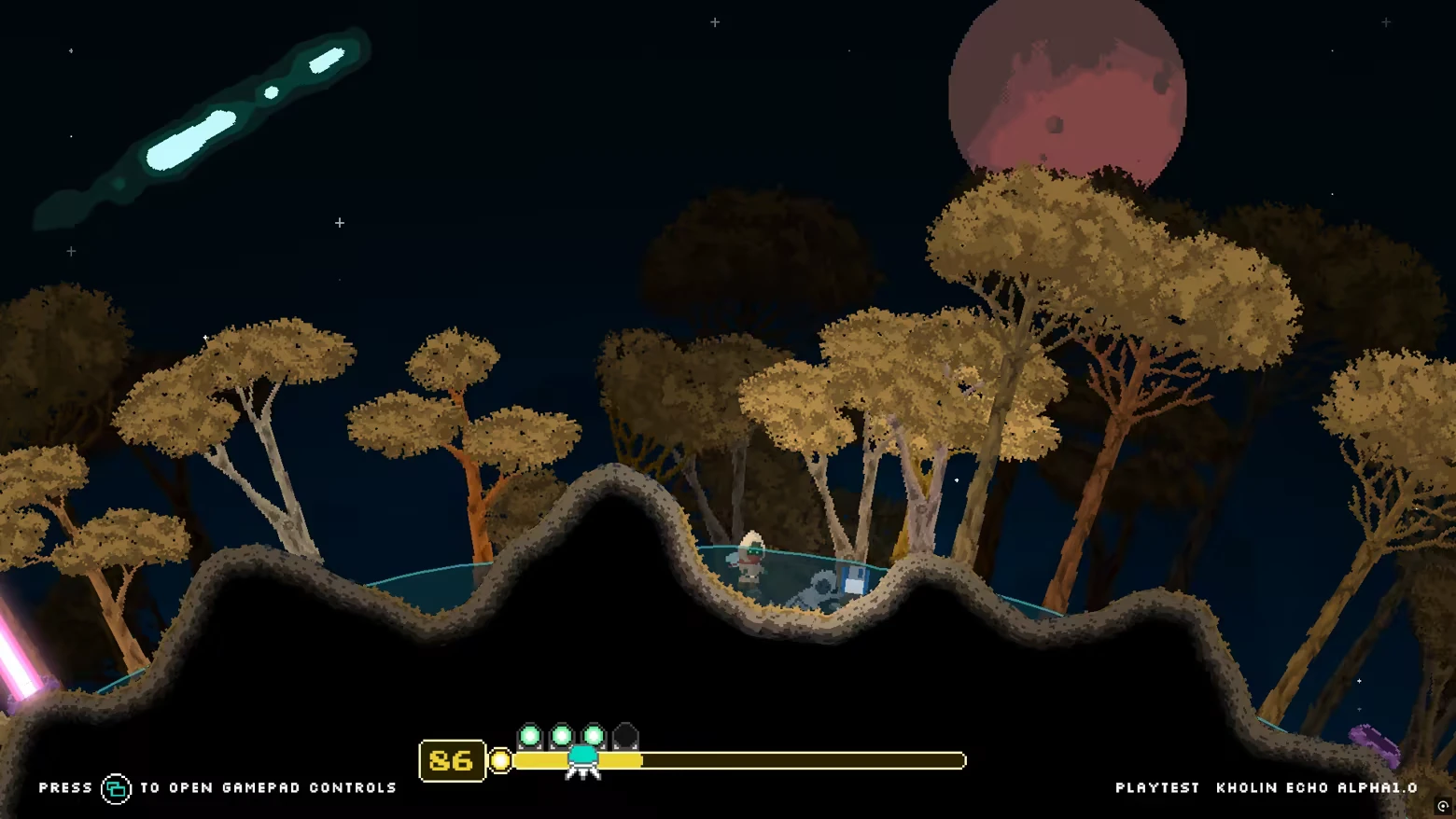This screenshot has width=1456, height=819.
Task: Click the PRESS TO OPEN GAMEPAD CONTROLS text
Action: pyautogui.click(x=215, y=786)
